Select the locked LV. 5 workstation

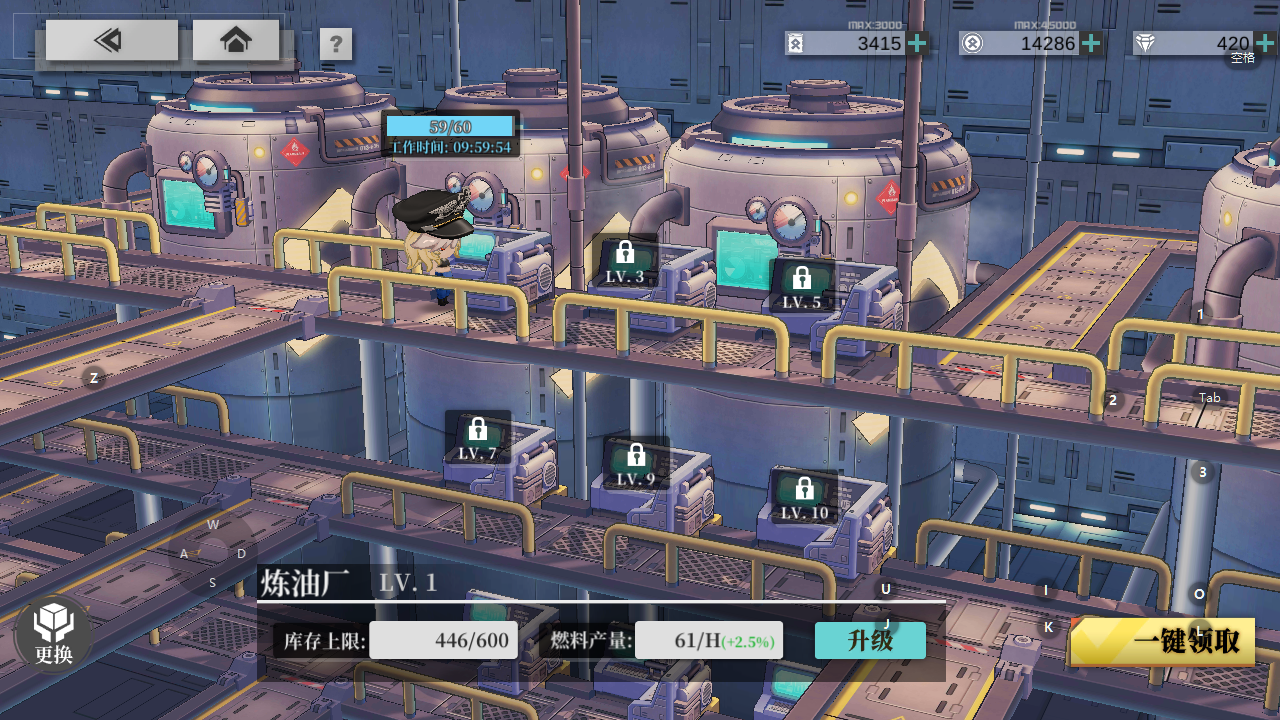(802, 287)
